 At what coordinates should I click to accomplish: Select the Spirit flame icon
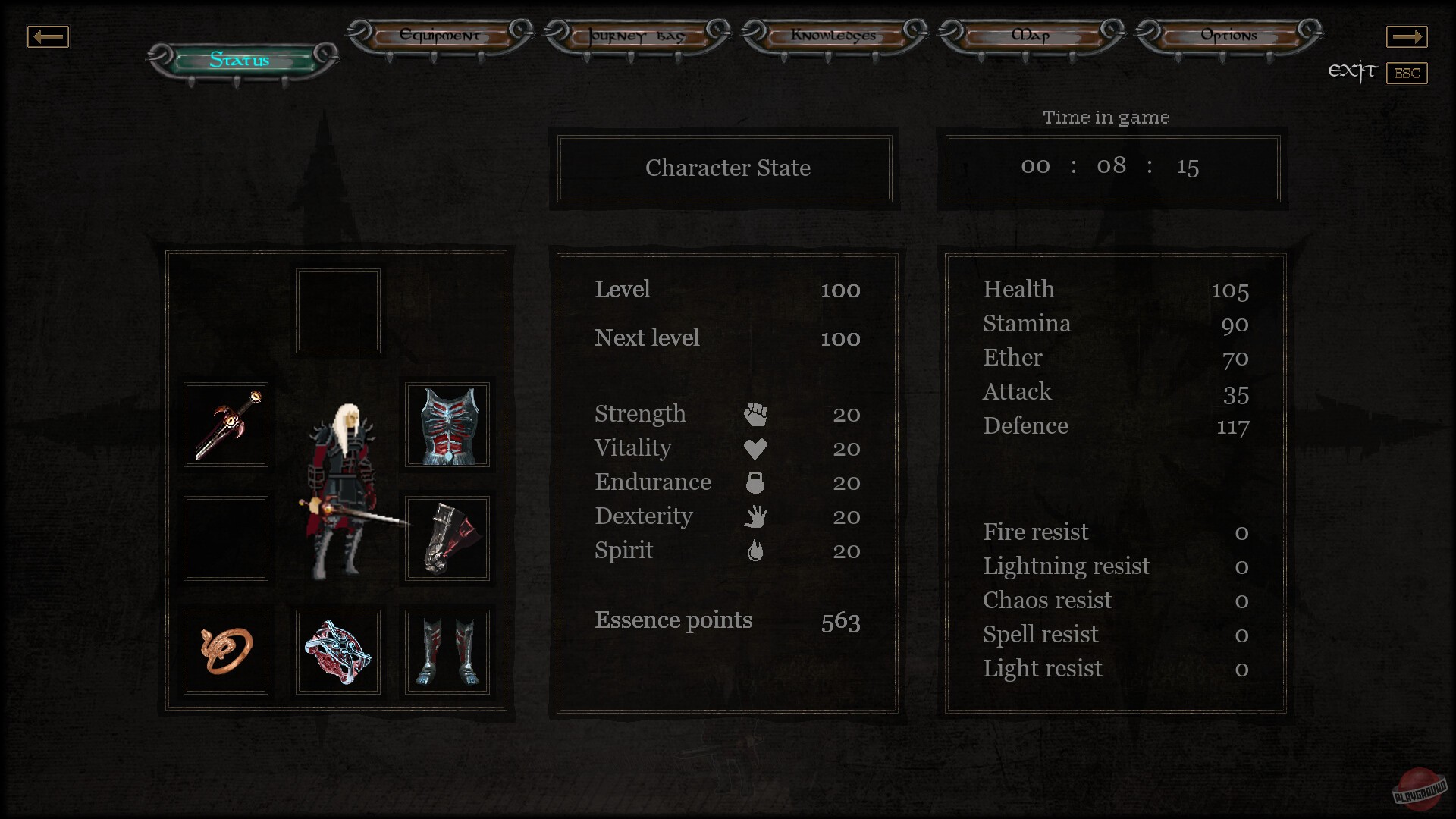pyautogui.click(x=756, y=551)
